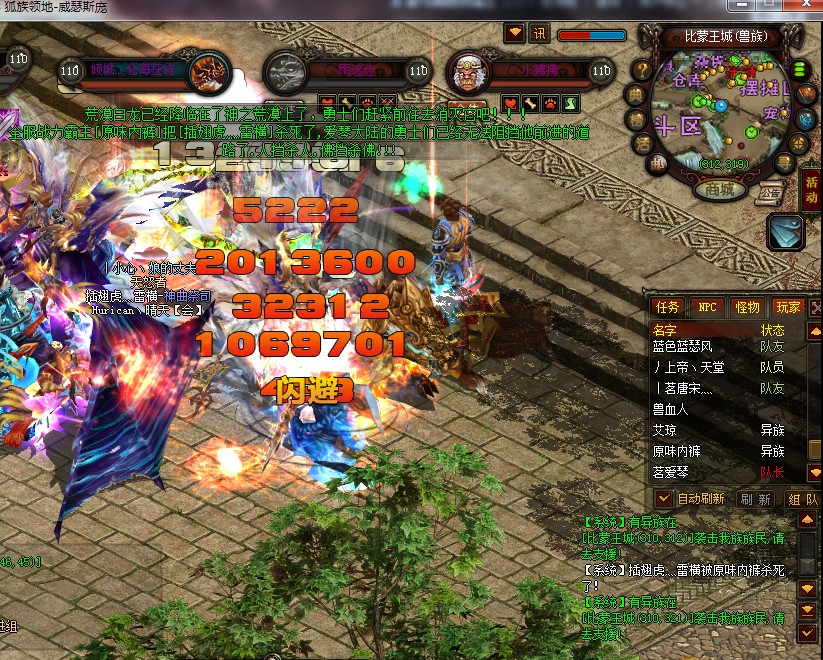Switch to the 任务 quest tab
Viewport: 823px width, 660px height.
coord(667,307)
